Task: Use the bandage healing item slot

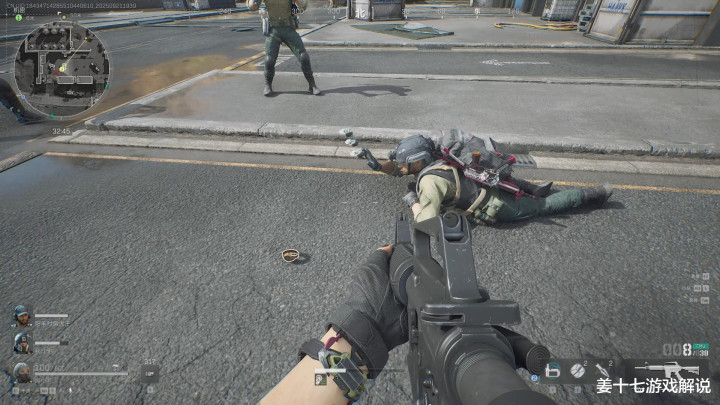Action: (x=552, y=371)
